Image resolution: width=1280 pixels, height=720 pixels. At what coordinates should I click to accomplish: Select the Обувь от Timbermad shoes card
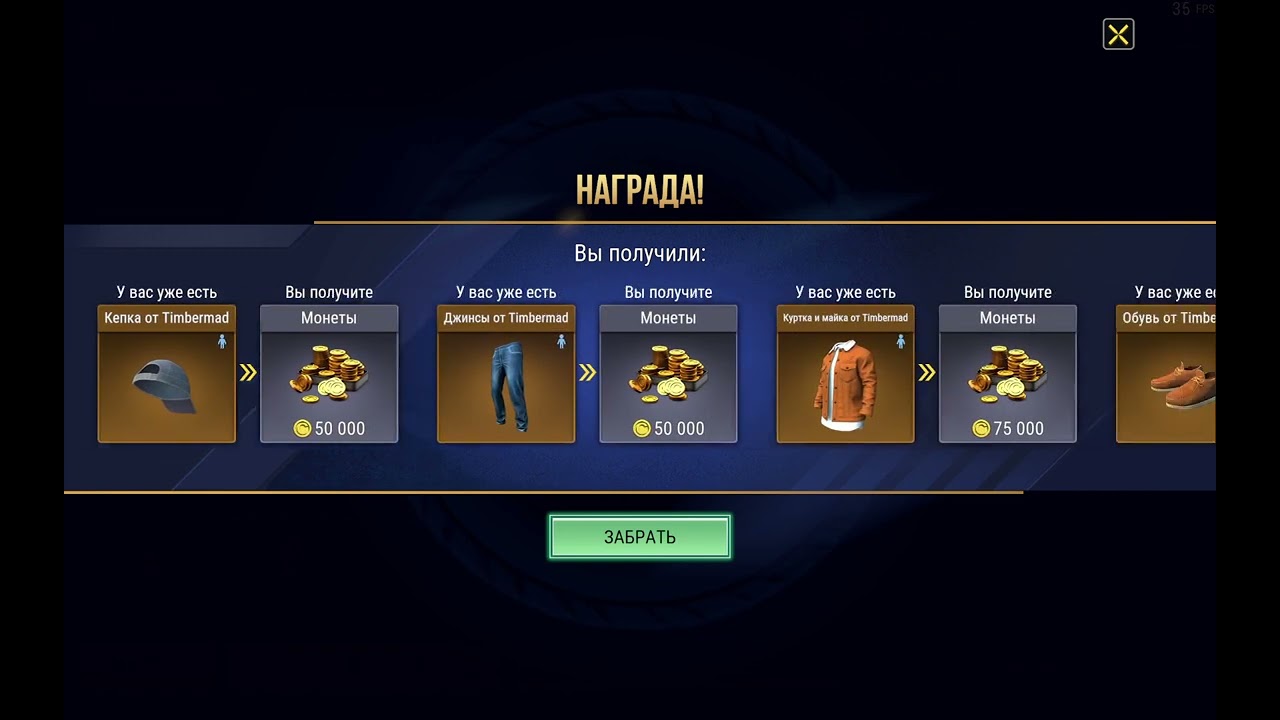tap(1166, 374)
